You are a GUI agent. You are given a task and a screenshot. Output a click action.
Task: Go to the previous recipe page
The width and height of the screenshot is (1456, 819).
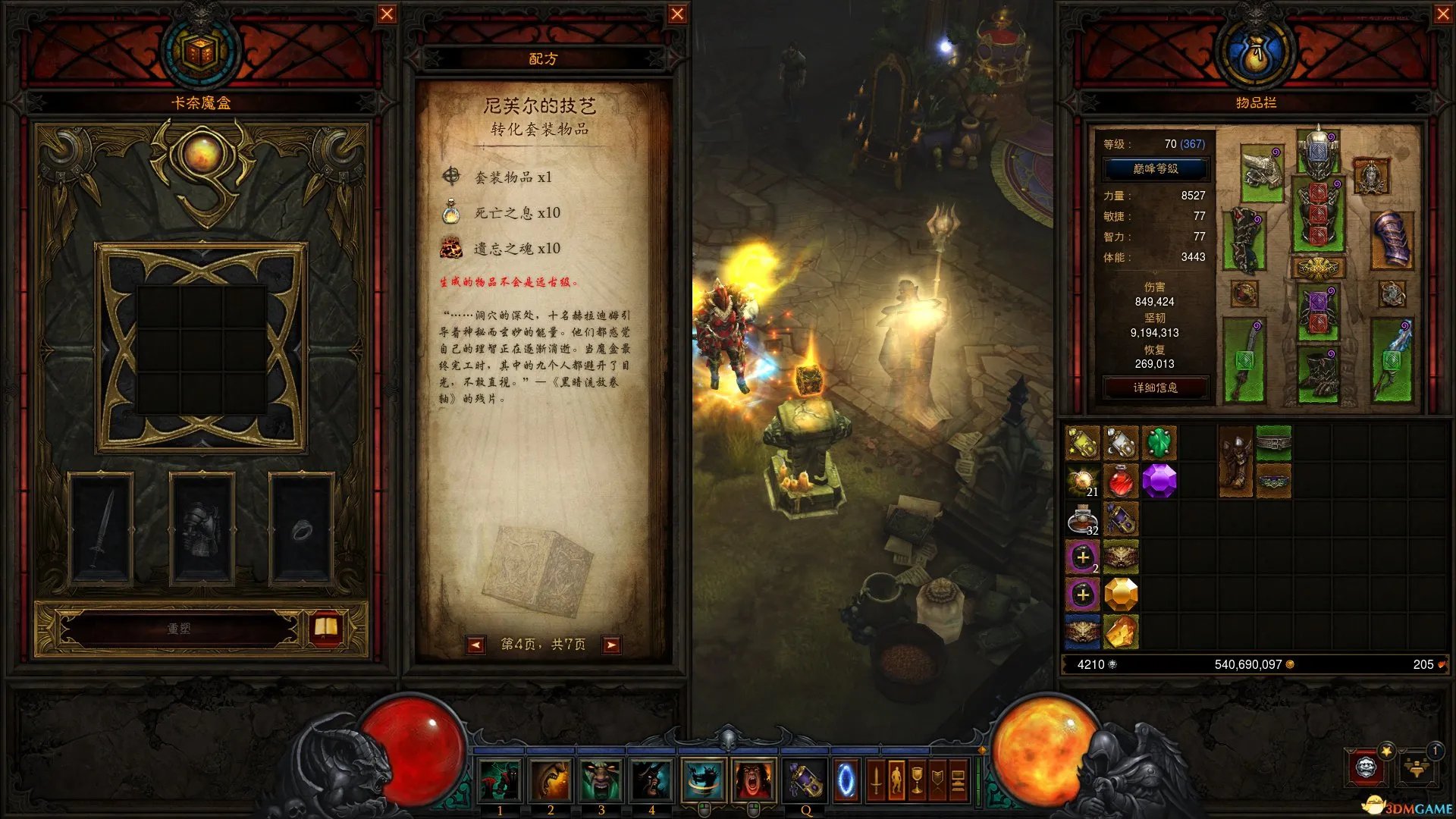coord(475,645)
